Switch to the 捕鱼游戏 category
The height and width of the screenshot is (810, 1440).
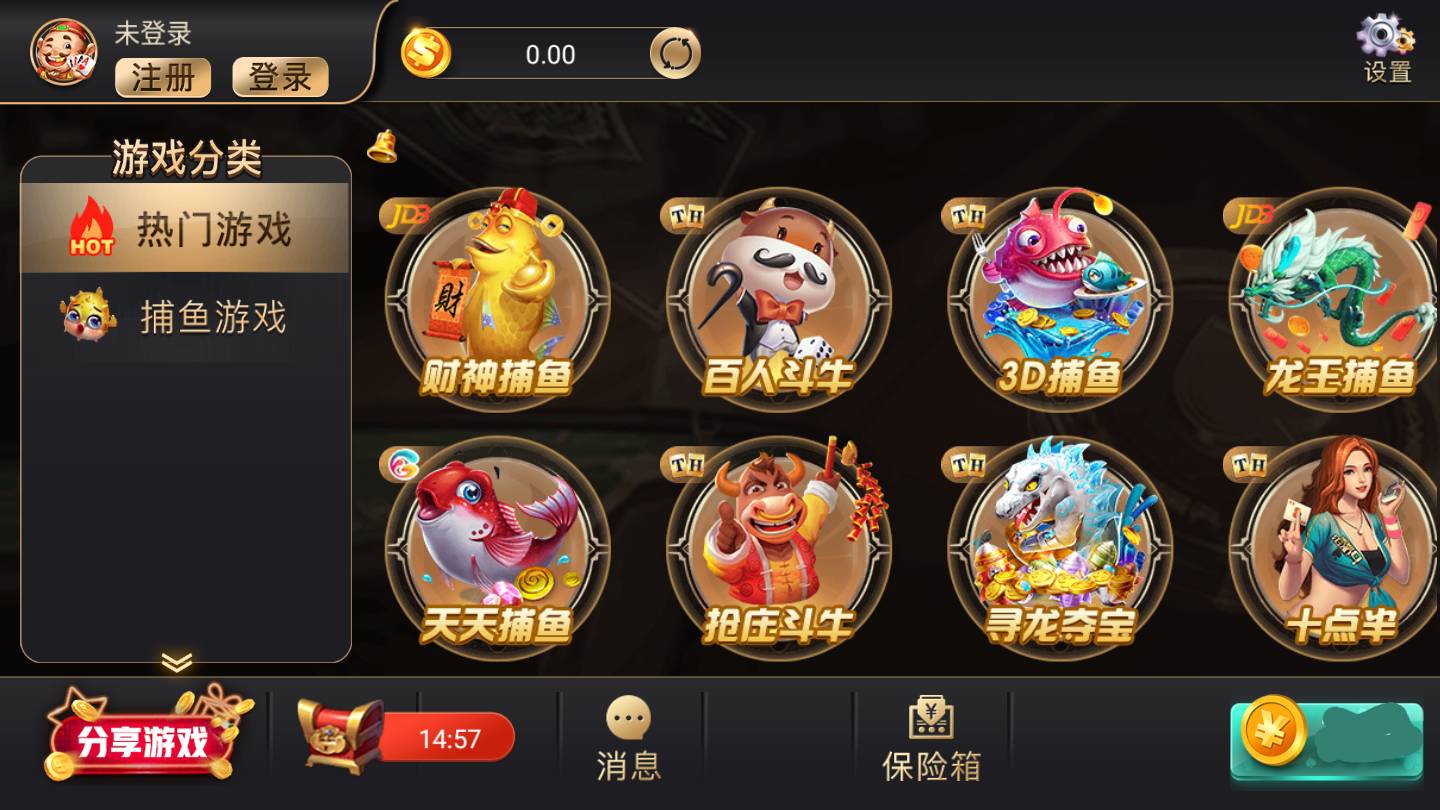click(x=185, y=320)
